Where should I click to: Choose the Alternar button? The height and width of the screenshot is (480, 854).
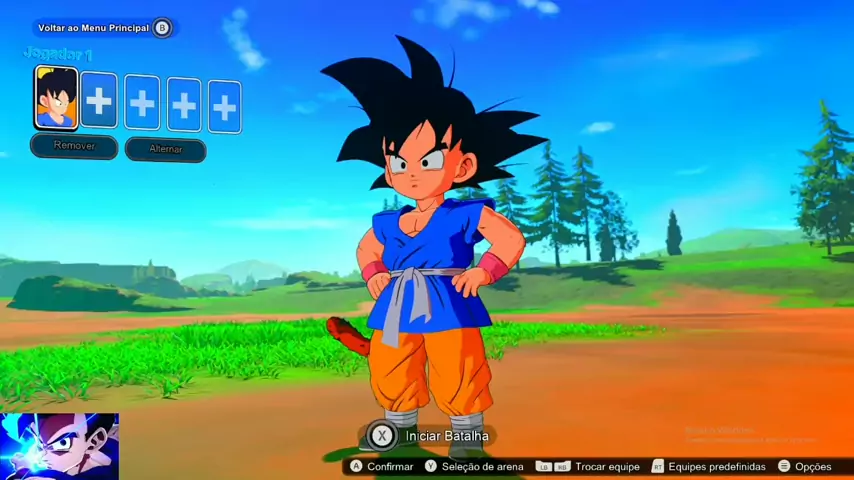pos(166,149)
